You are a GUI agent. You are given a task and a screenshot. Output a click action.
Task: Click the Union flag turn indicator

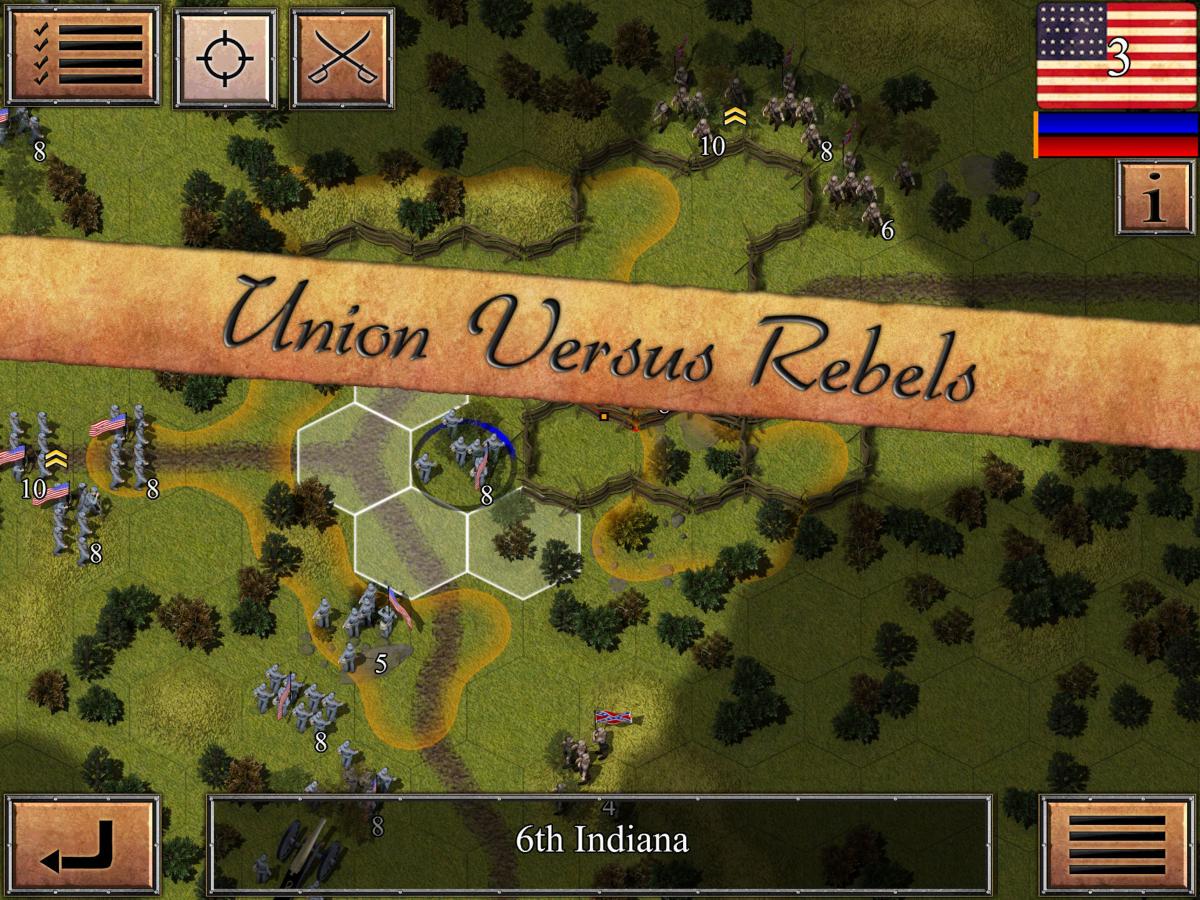[1117, 55]
